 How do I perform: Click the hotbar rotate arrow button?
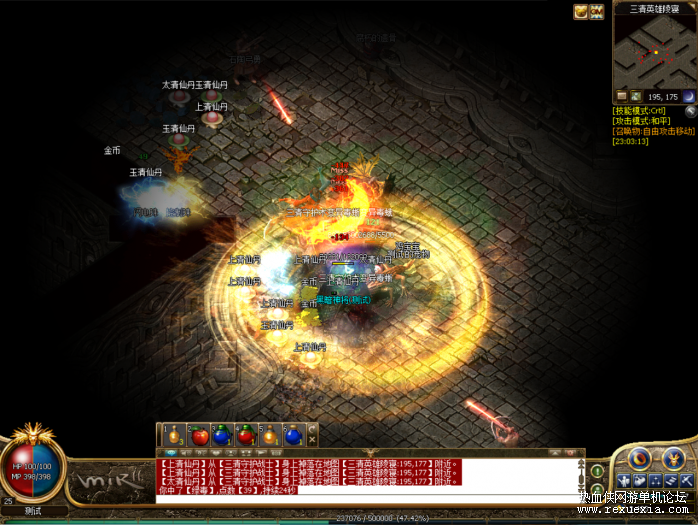click(312, 429)
